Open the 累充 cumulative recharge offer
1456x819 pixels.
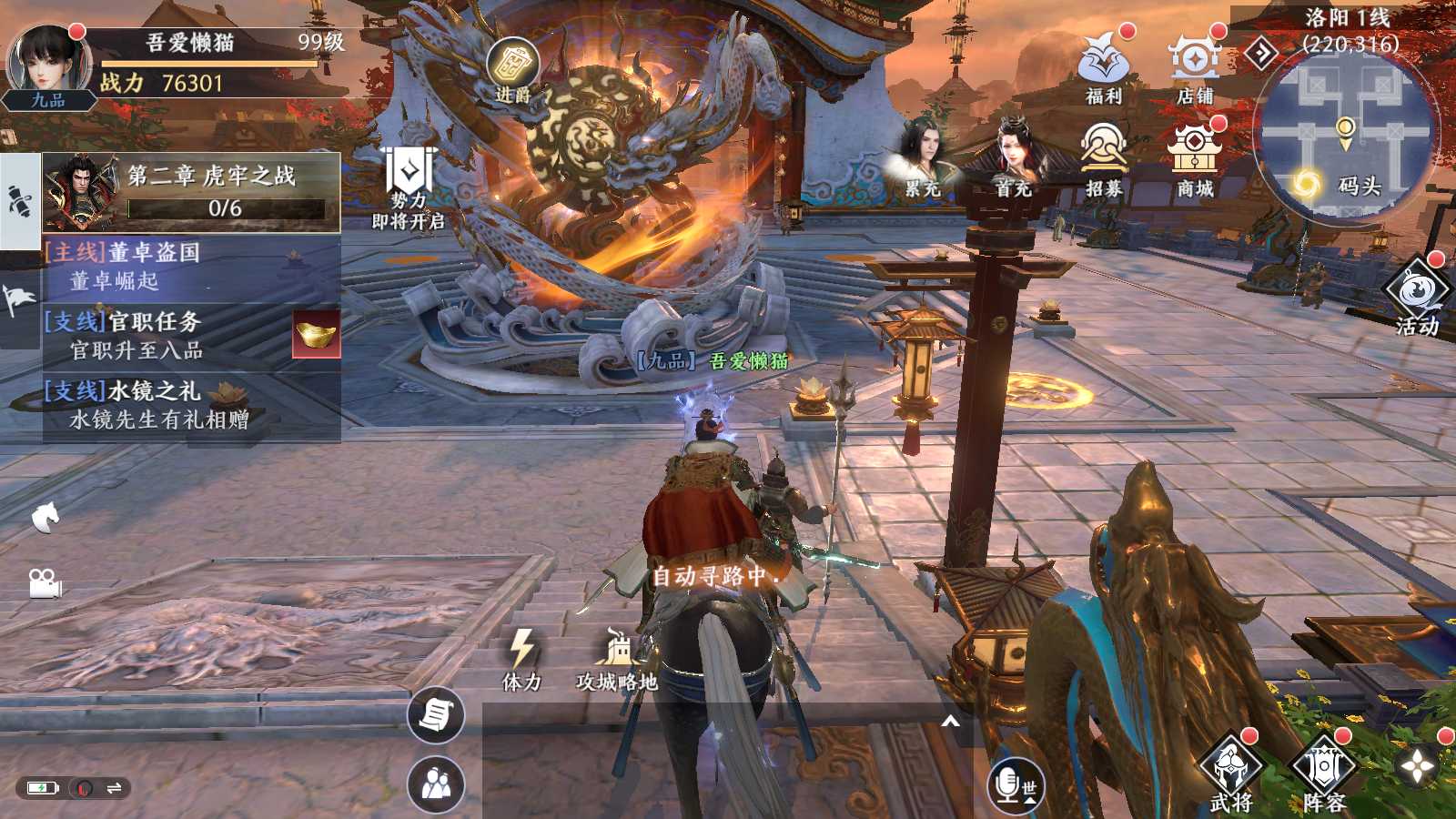coord(923,159)
